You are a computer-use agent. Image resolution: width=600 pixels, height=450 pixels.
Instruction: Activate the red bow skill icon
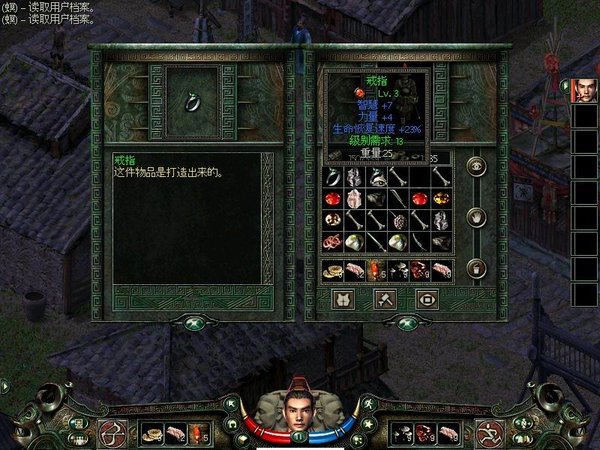coord(112,432)
